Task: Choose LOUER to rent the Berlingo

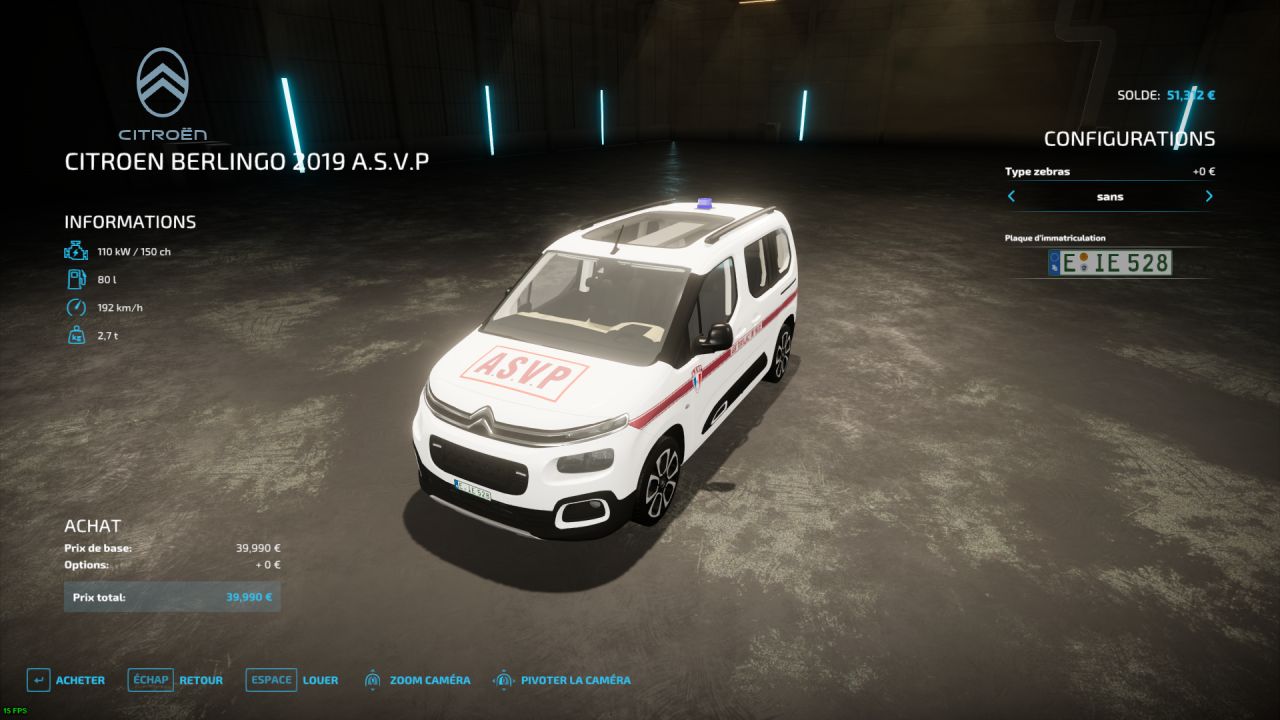Action: click(x=292, y=680)
